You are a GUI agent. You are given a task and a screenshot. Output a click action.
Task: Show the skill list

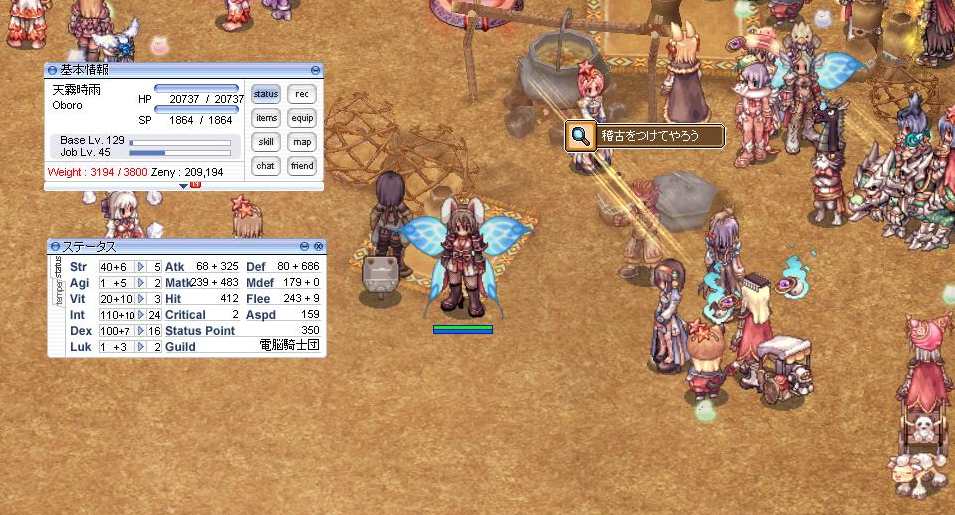265,142
